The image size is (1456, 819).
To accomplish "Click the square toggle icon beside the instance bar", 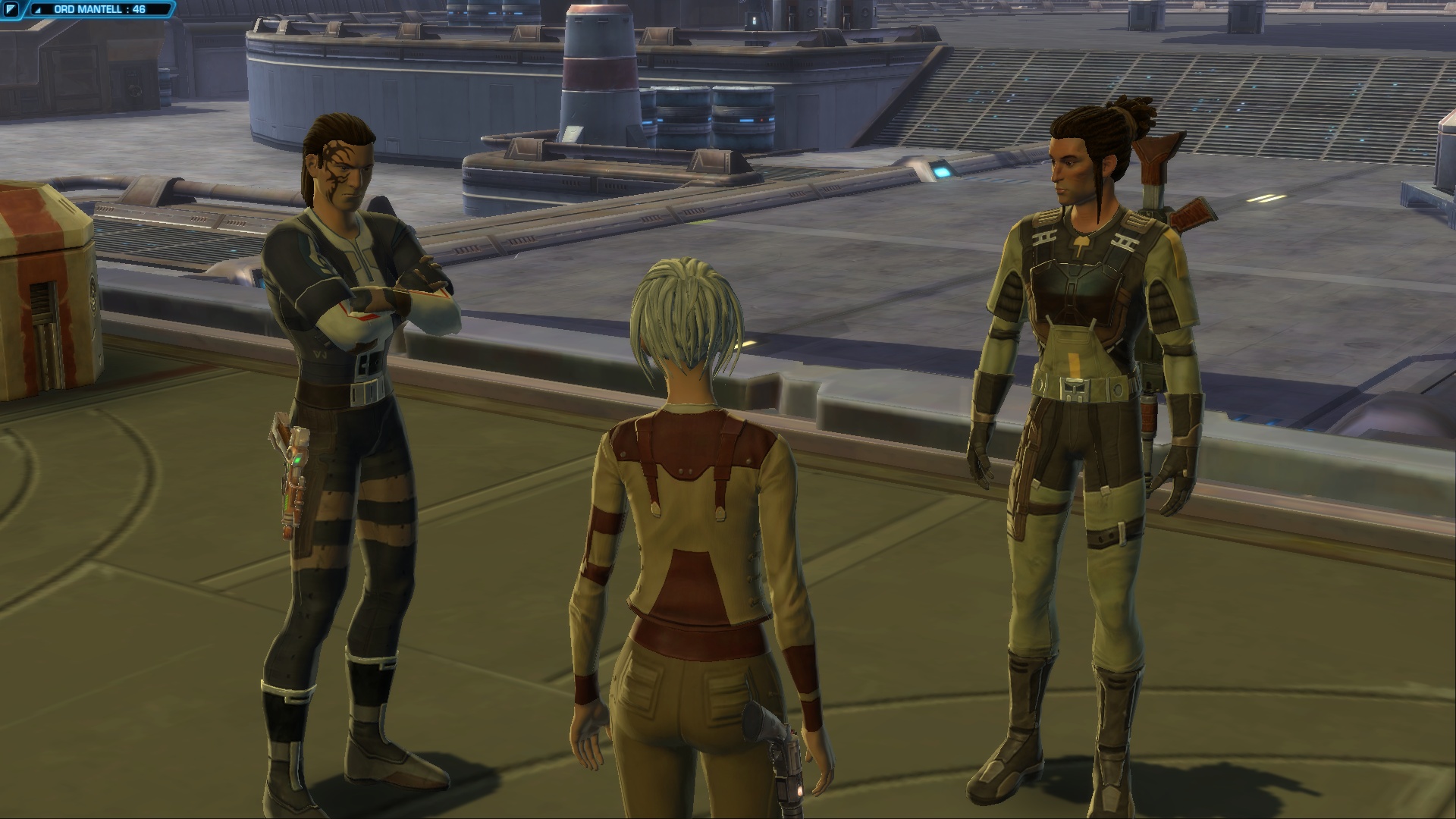I will [x=11, y=10].
